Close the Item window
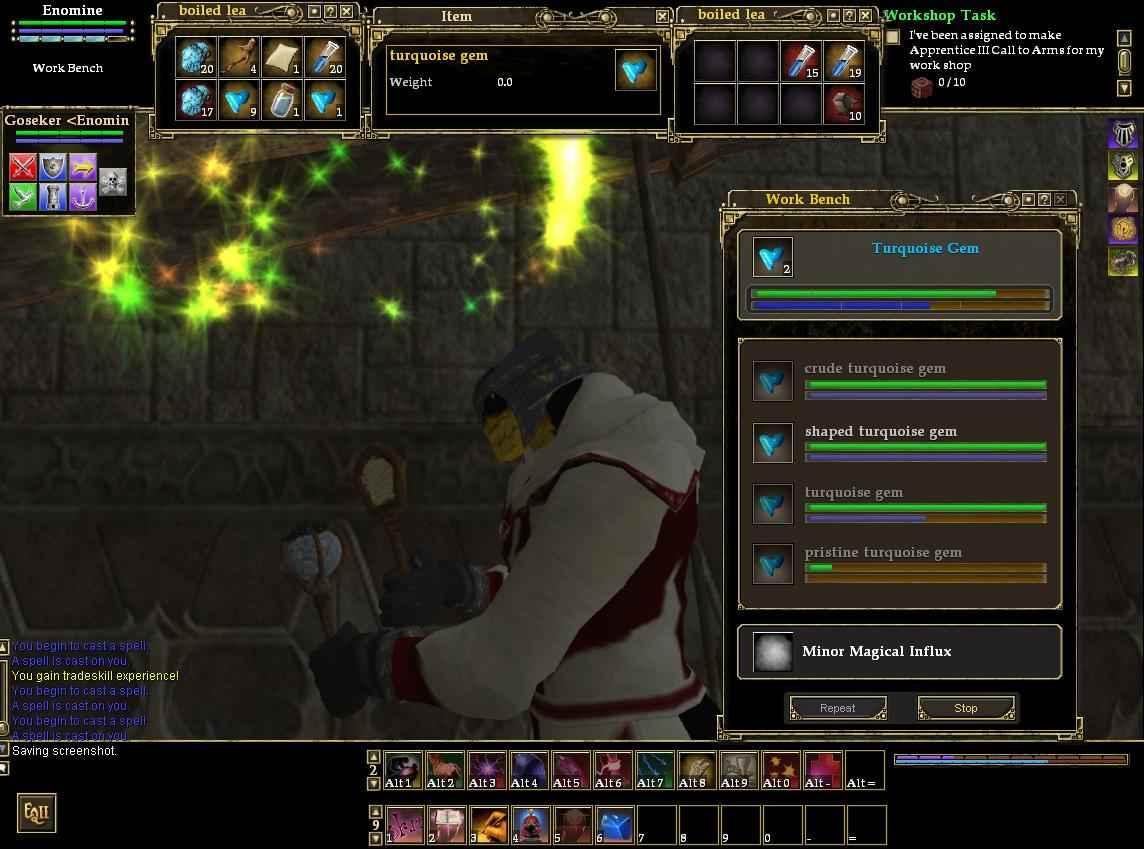The height and width of the screenshot is (849, 1144). (662, 16)
